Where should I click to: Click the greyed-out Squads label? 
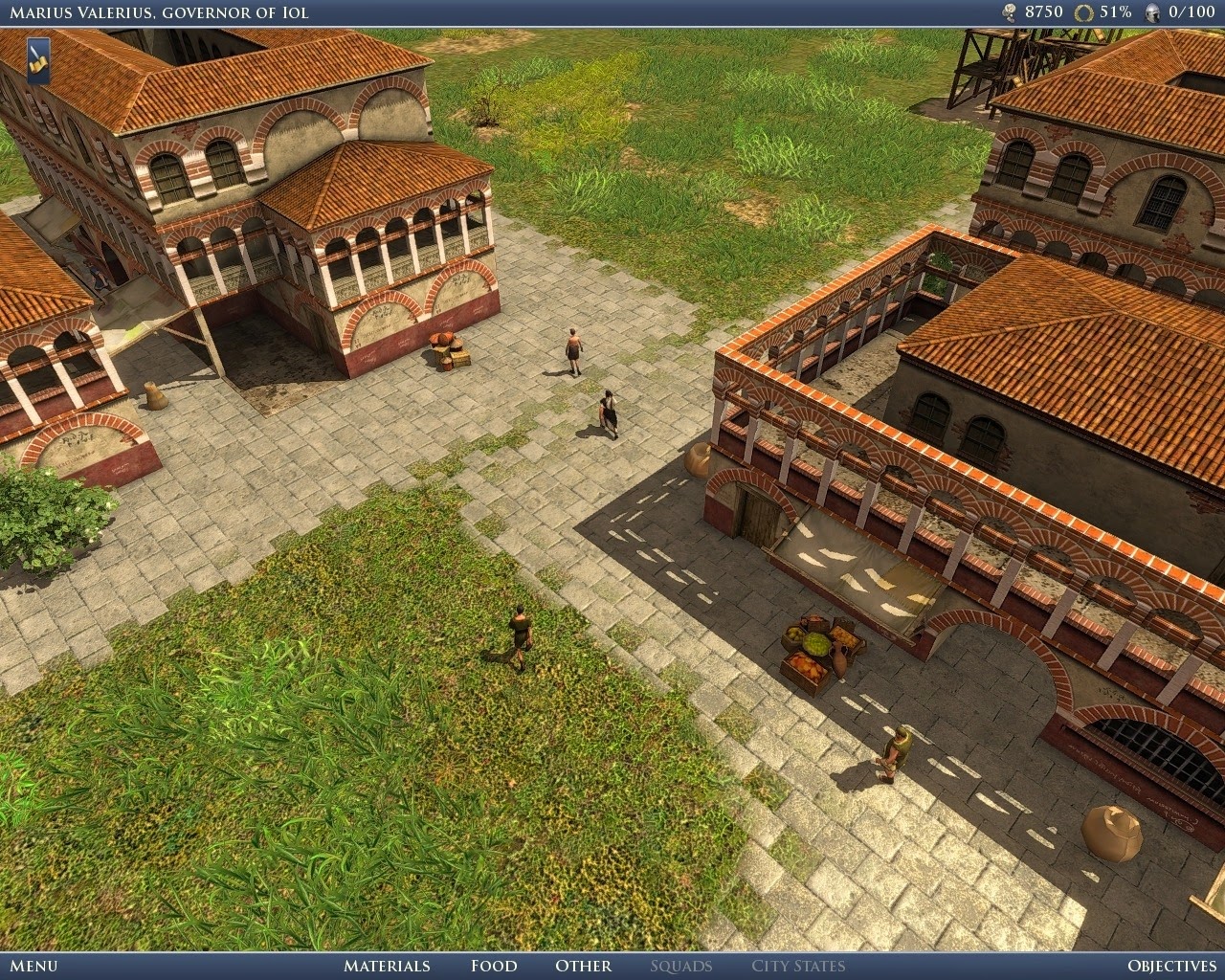(x=682, y=967)
